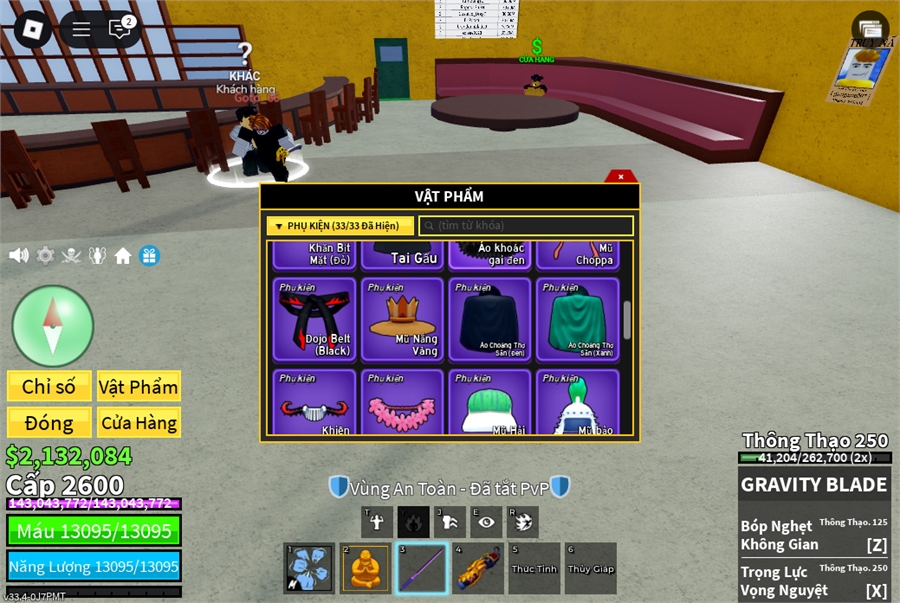The height and width of the screenshot is (603, 900).
Task: Close the Vật Phẩm inventory window
Action: 620,177
